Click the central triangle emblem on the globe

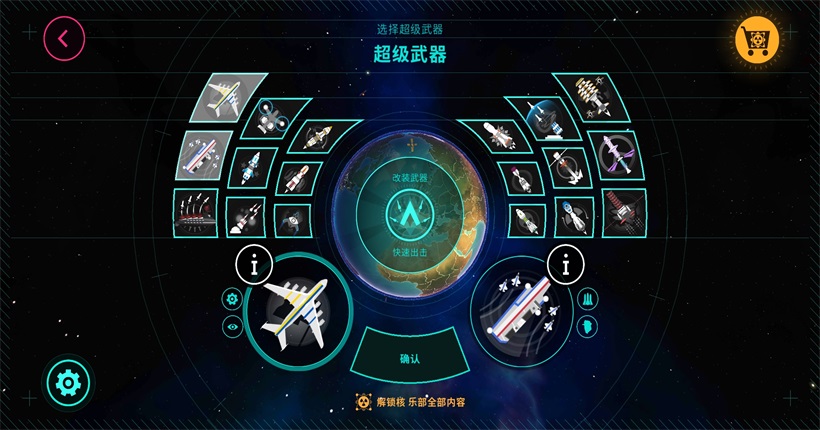pyautogui.click(x=410, y=213)
